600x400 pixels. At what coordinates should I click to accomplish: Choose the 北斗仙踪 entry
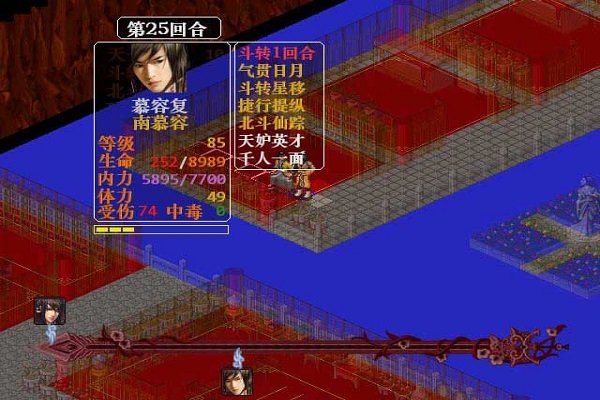270,124
